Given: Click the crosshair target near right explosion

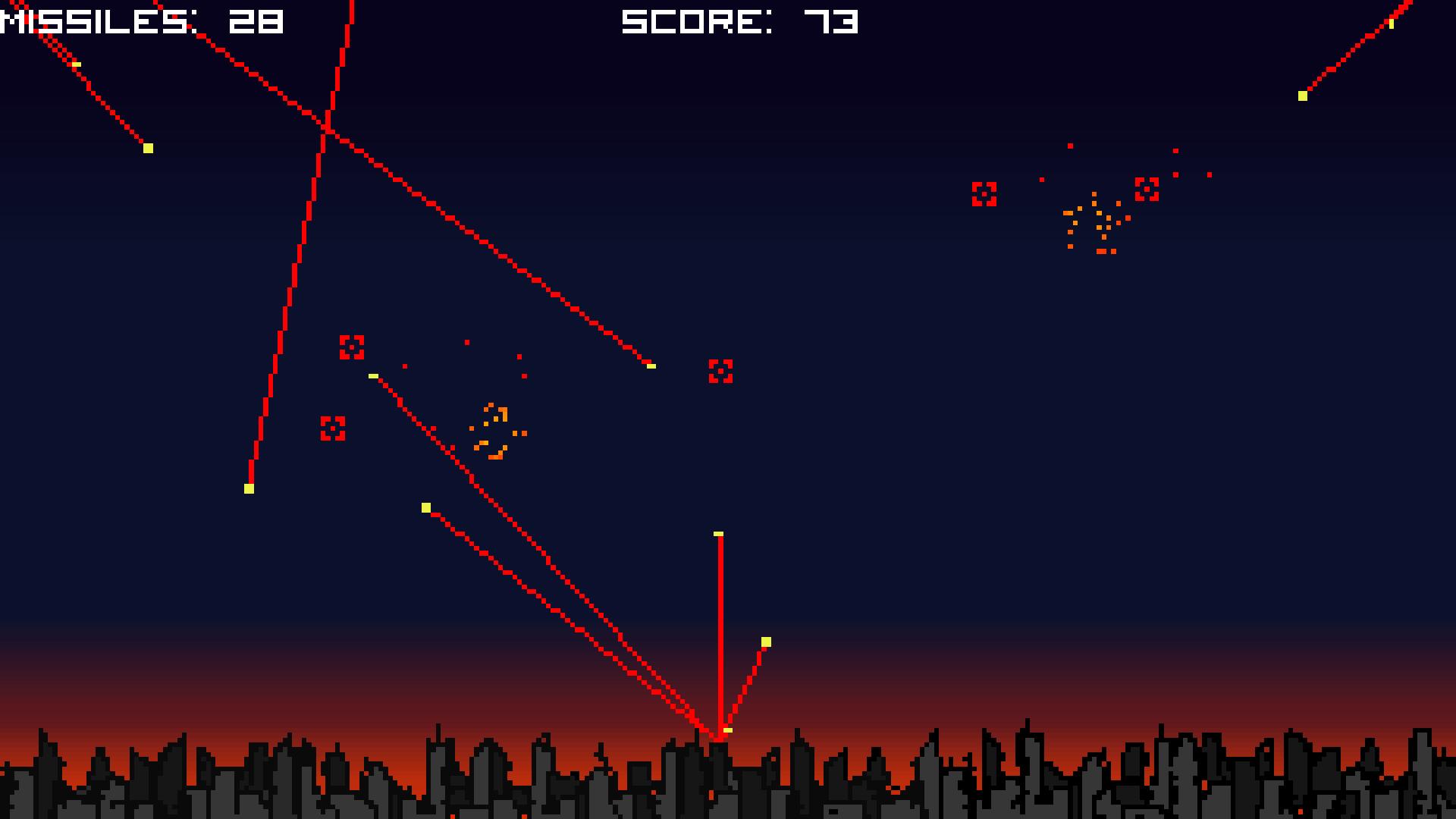Looking at the screenshot, I should coord(985,195).
